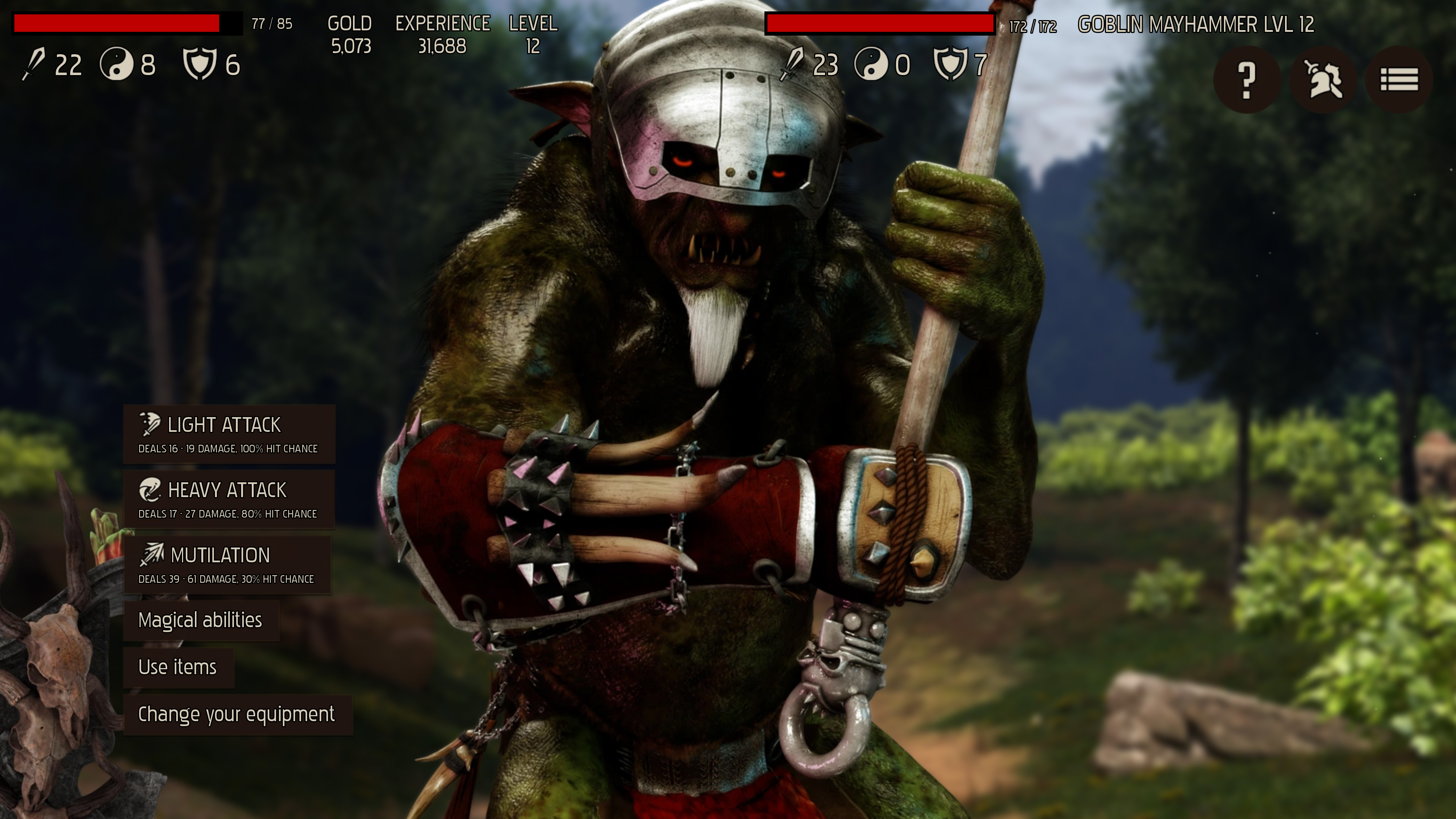
Task: Click the crossed-out knight helmet icon
Action: [x=1323, y=80]
